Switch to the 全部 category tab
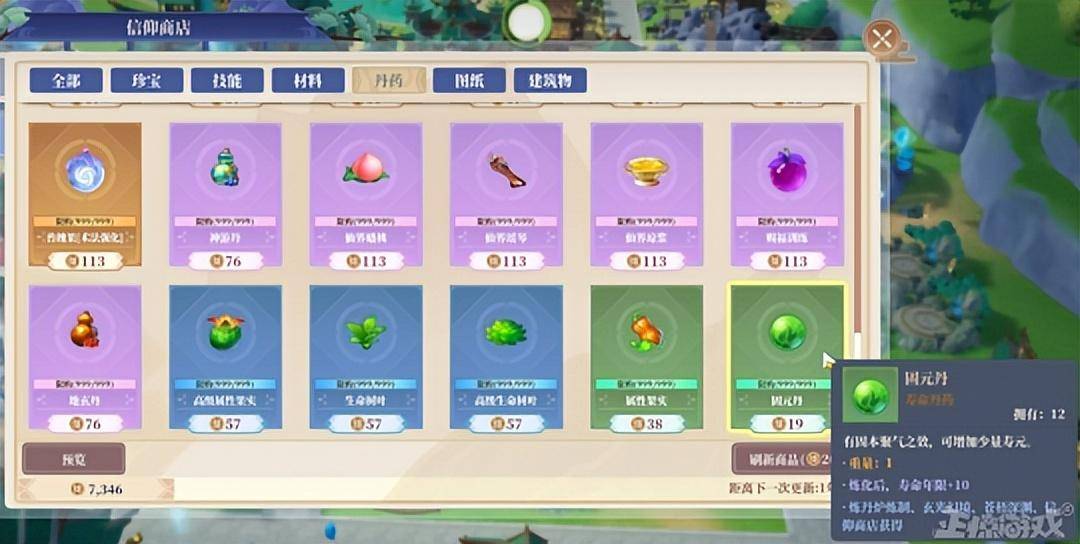This screenshot has height=544, width=1080. pos(66,81)
